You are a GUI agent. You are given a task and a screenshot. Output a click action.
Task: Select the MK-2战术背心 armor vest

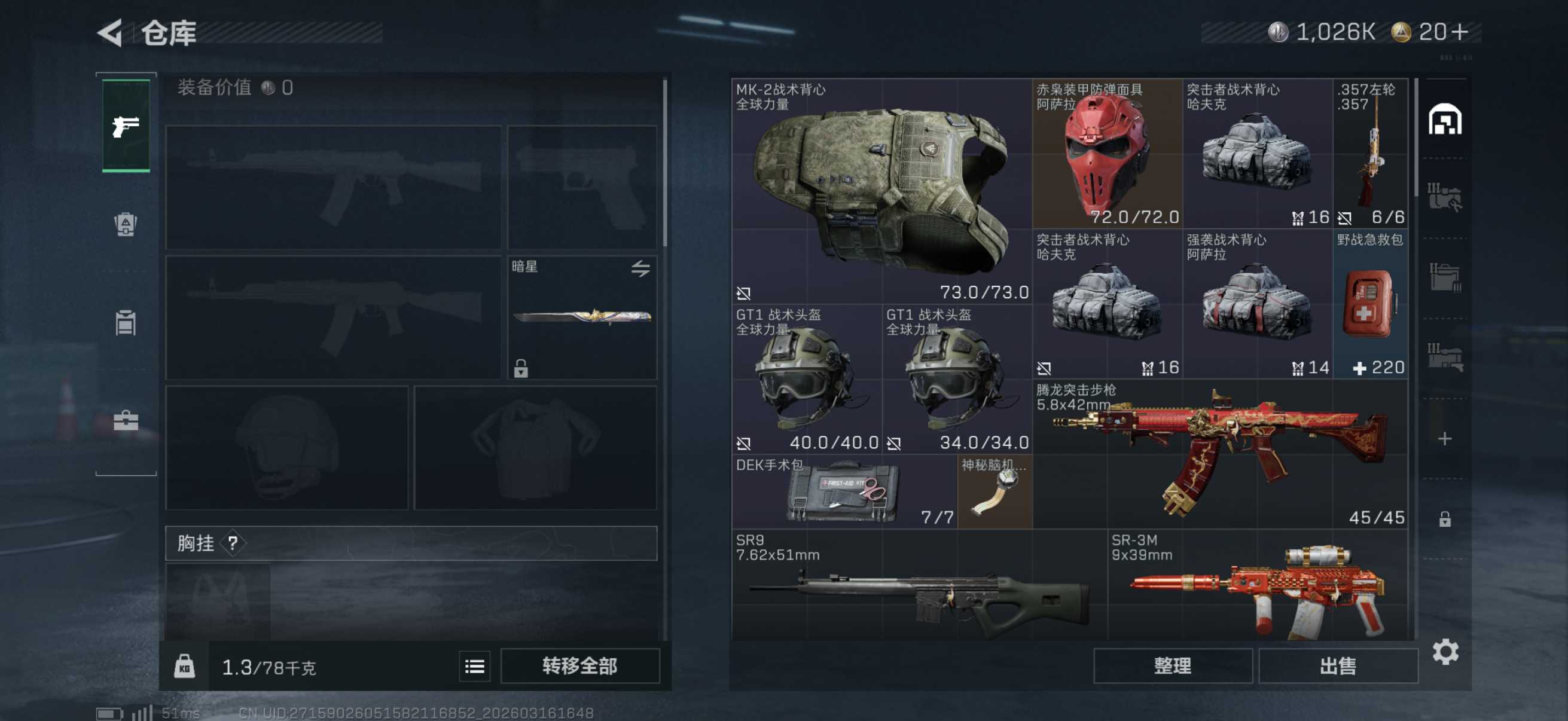click(880, 190)
